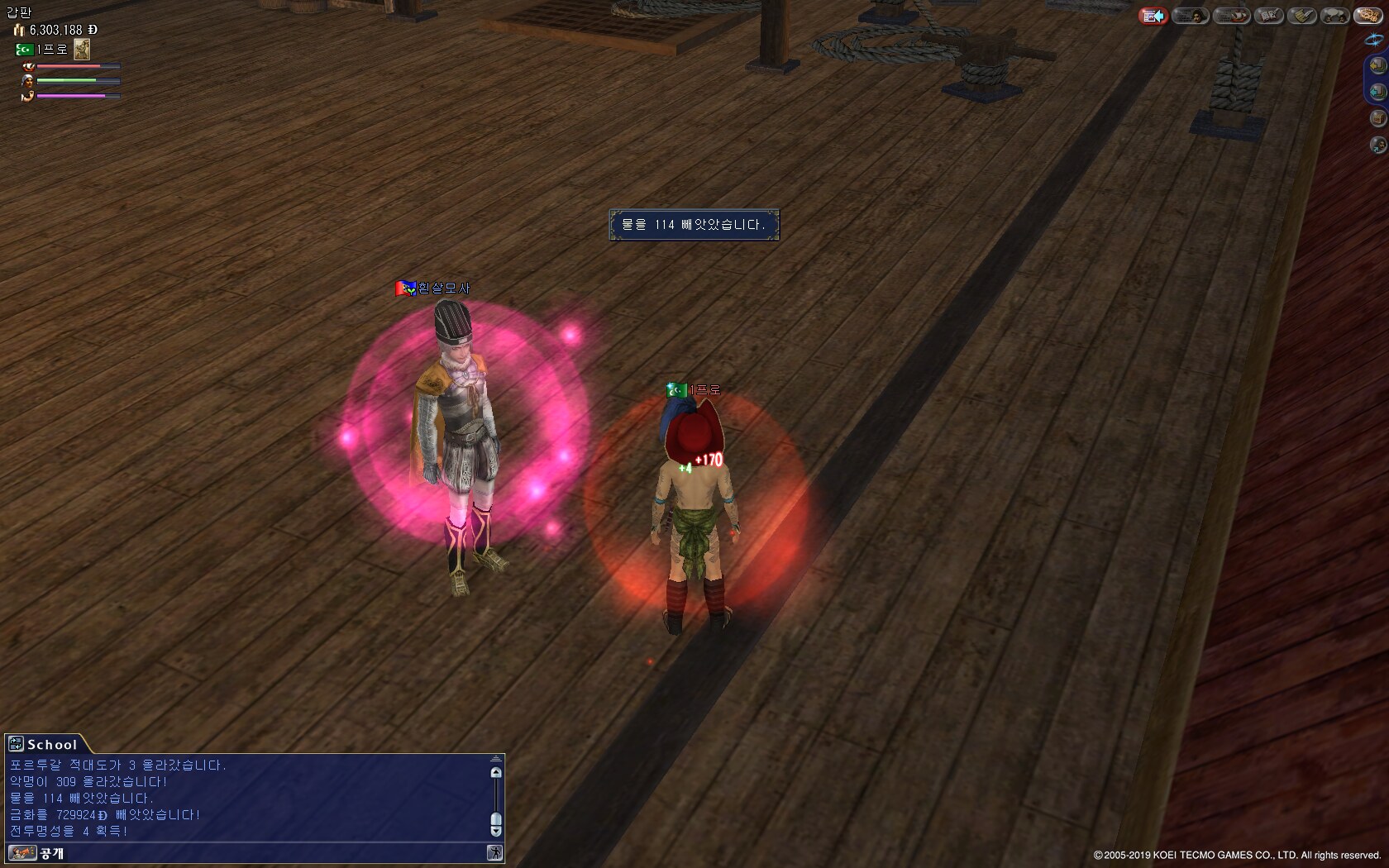Click the red window-arrow toolbar button

click(1153, 16)
